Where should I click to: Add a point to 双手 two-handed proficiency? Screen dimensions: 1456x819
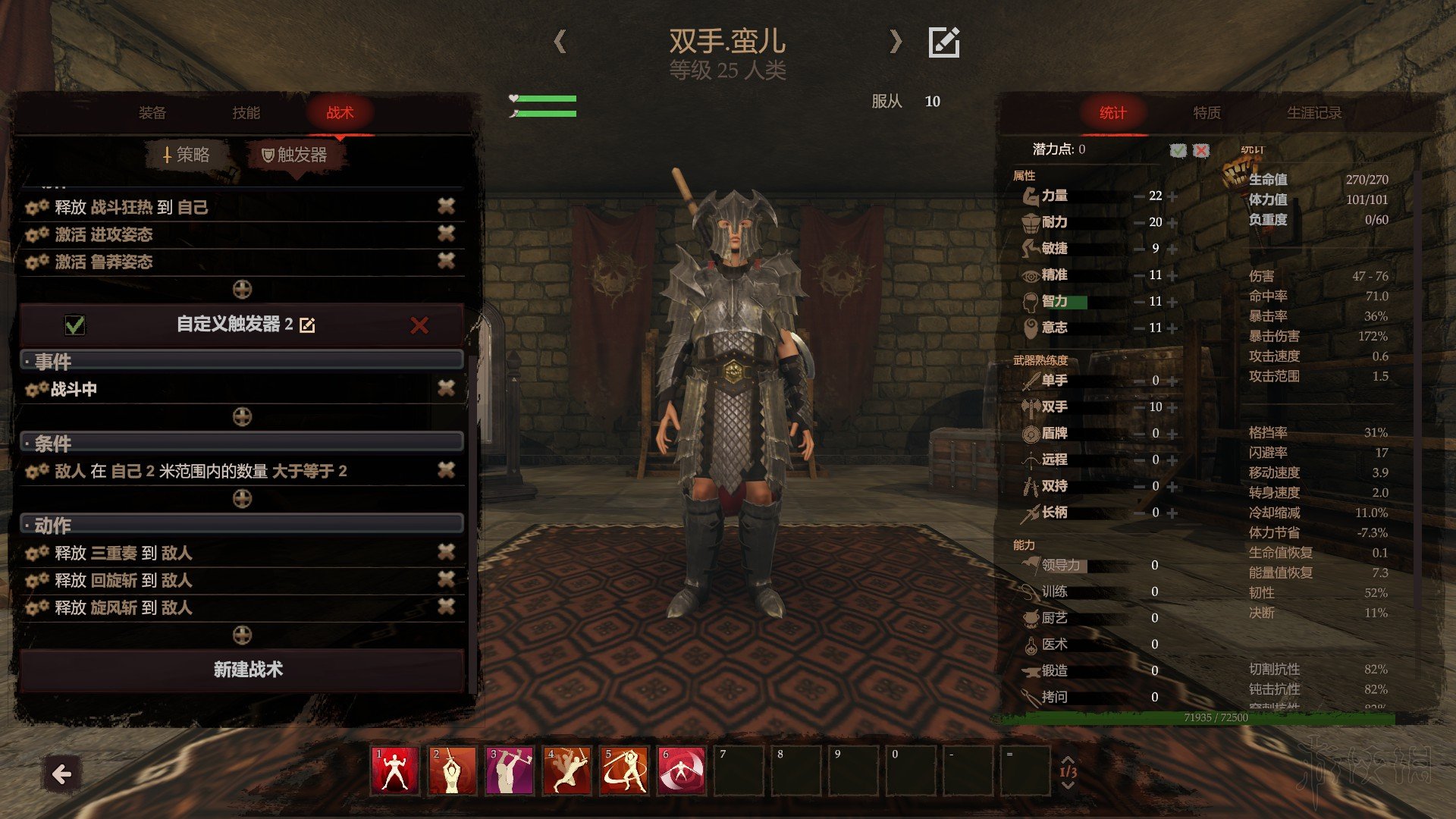[1173, 407]
